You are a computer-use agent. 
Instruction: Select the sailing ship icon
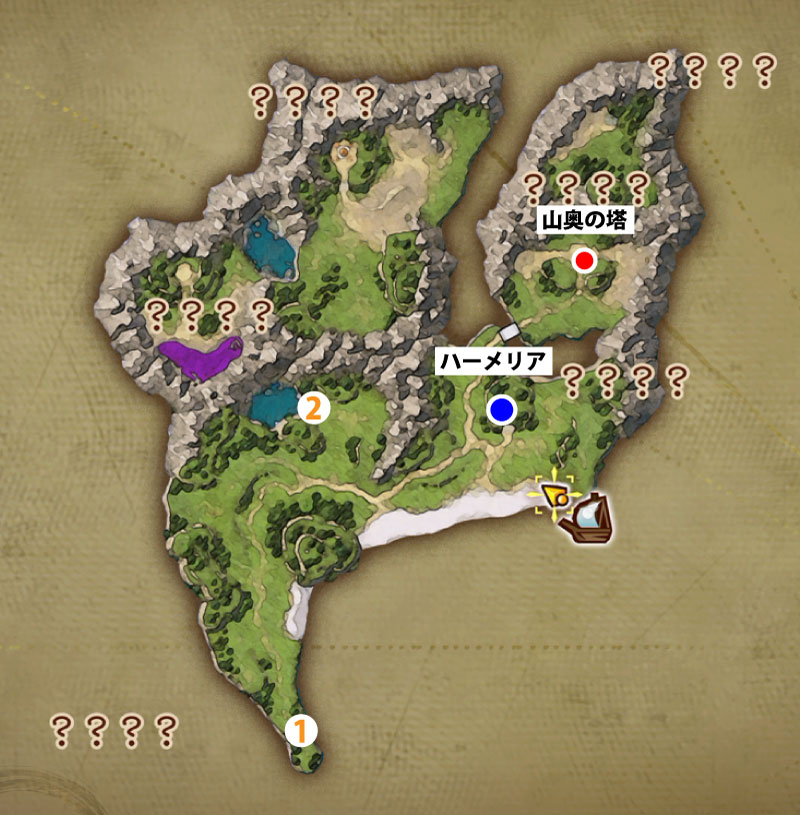[x=588, y=520]
